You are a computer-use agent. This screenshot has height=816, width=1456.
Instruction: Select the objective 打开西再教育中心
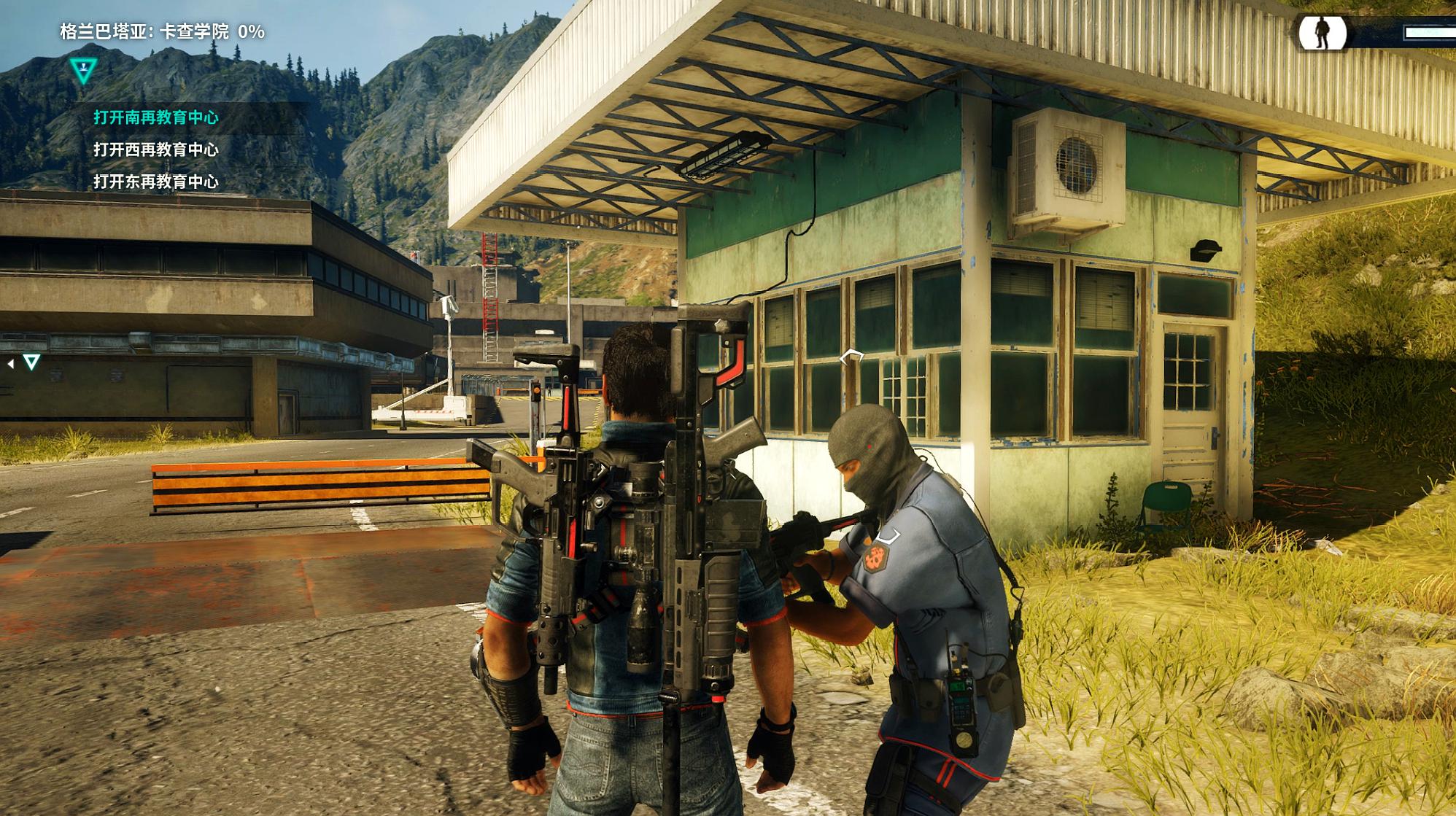click(x=156, y=149)
